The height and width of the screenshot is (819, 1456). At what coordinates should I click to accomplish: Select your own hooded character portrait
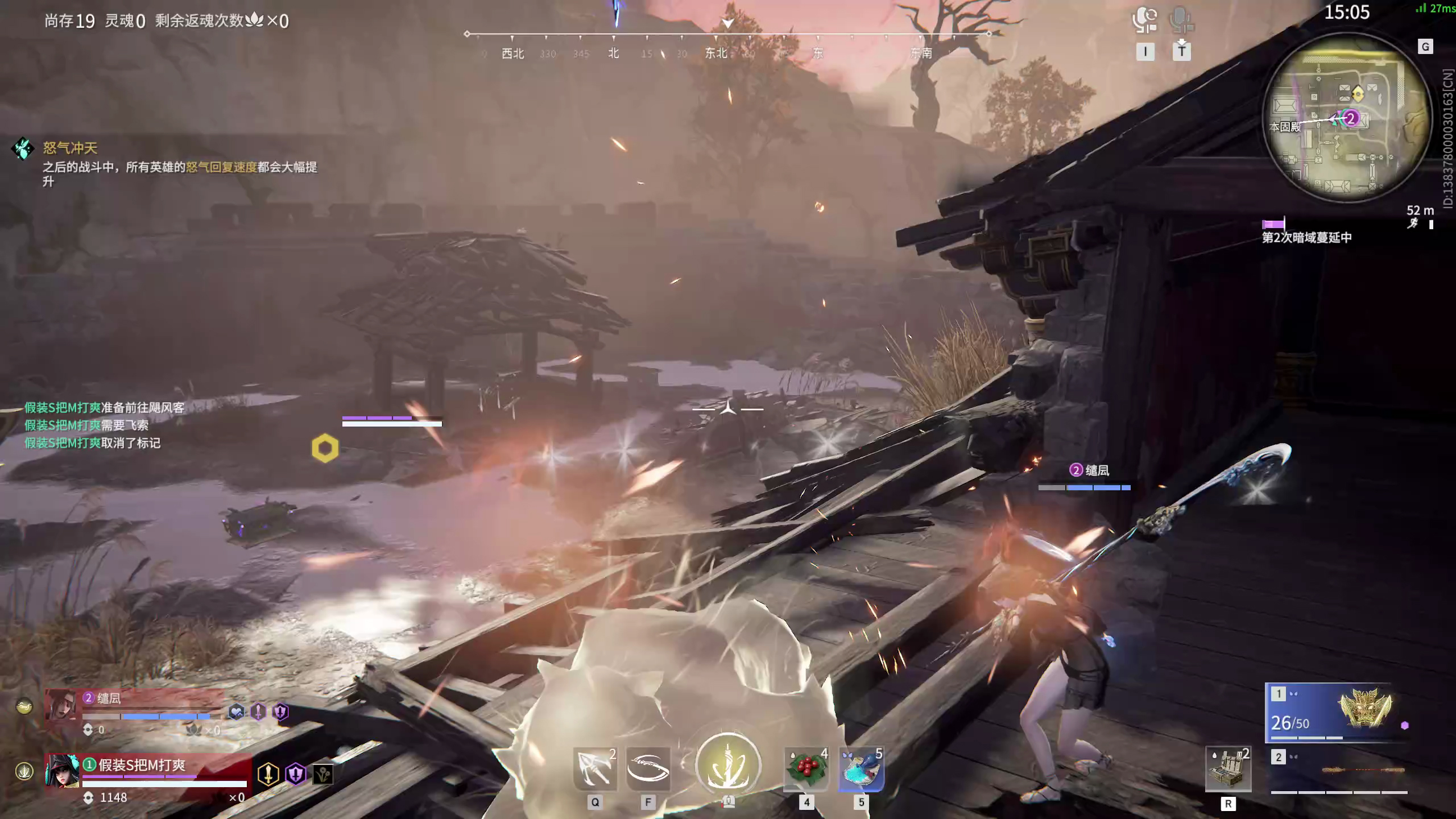[63, 771]
